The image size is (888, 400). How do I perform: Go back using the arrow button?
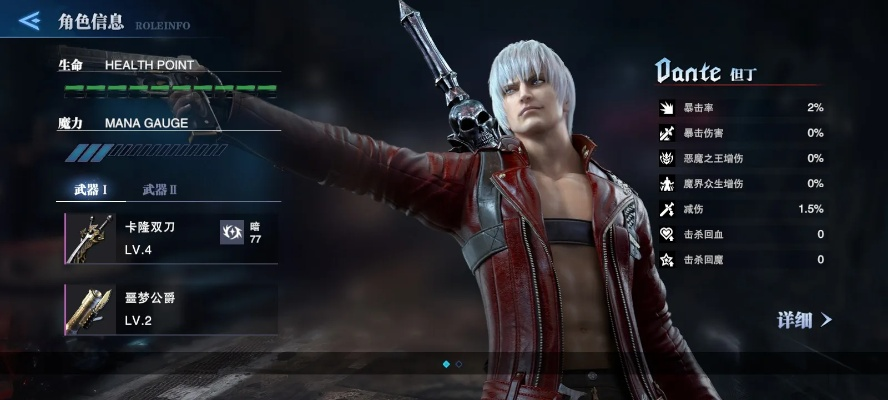29,20
